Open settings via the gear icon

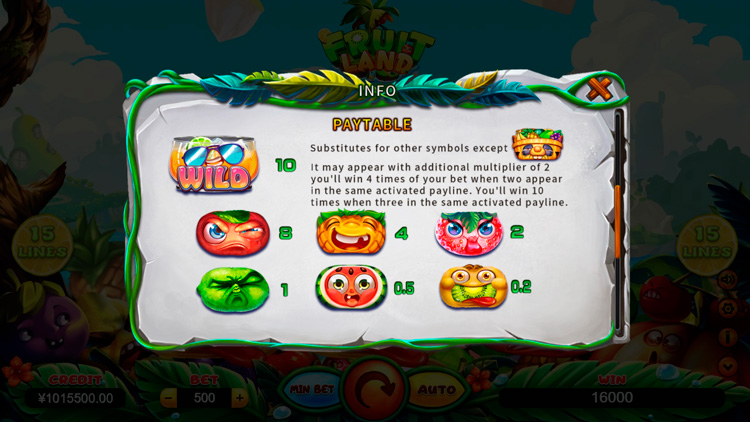[727, 308]
